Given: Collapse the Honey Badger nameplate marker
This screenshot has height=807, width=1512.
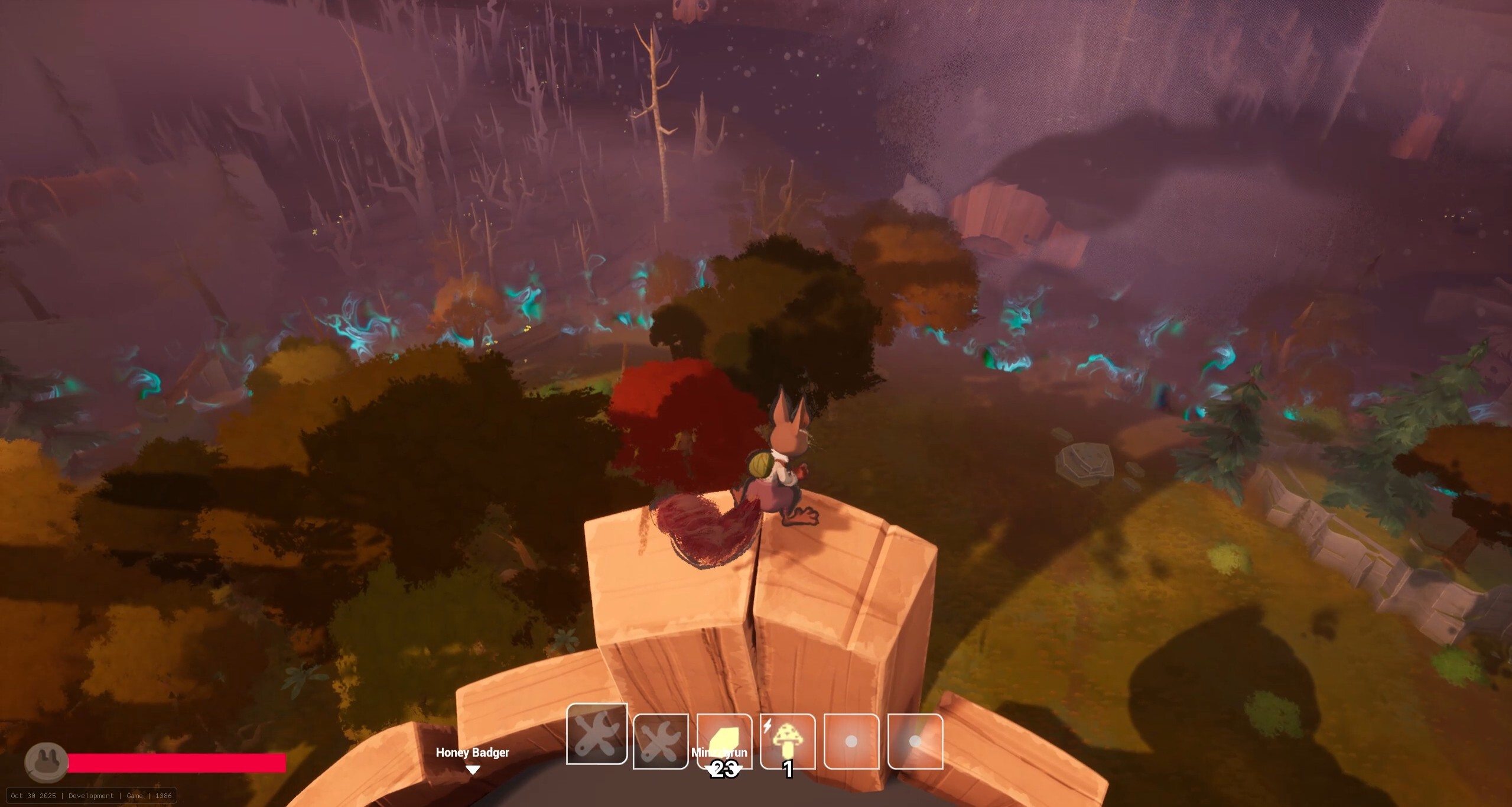Looking at the screenshot, I should click(x=473, y=770).
